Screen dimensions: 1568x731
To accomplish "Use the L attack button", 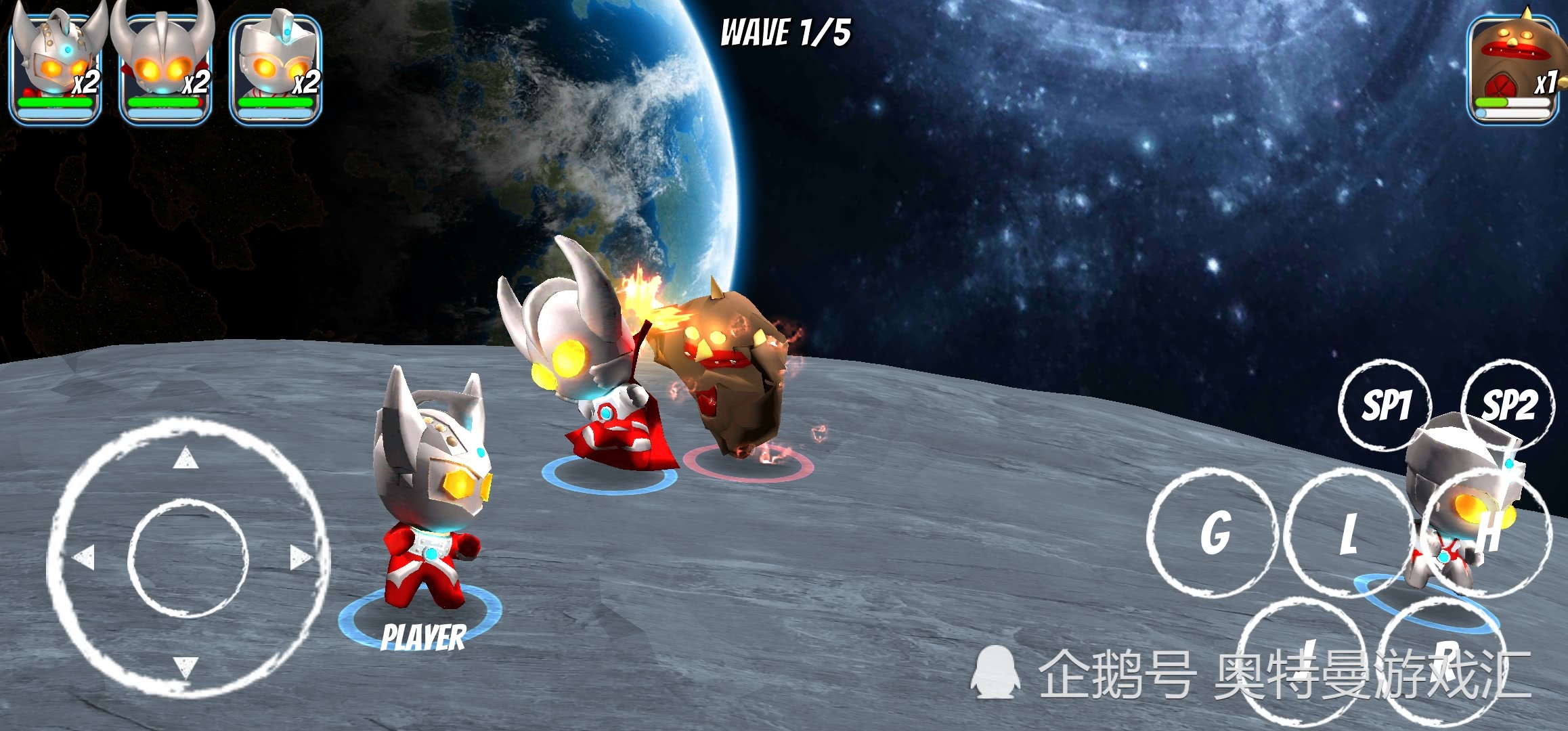I will tap(1347, 533).
